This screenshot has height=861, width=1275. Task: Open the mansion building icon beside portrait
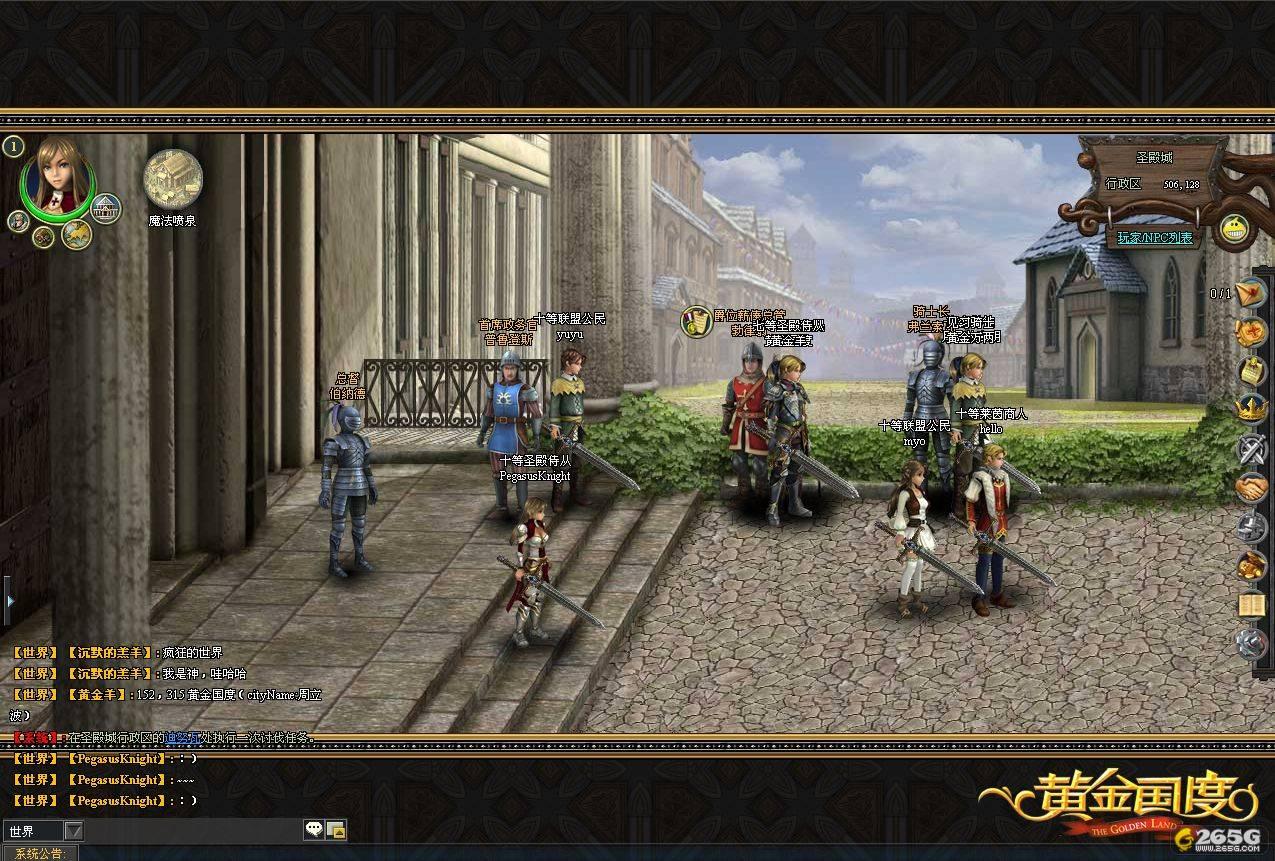(105, 208)
